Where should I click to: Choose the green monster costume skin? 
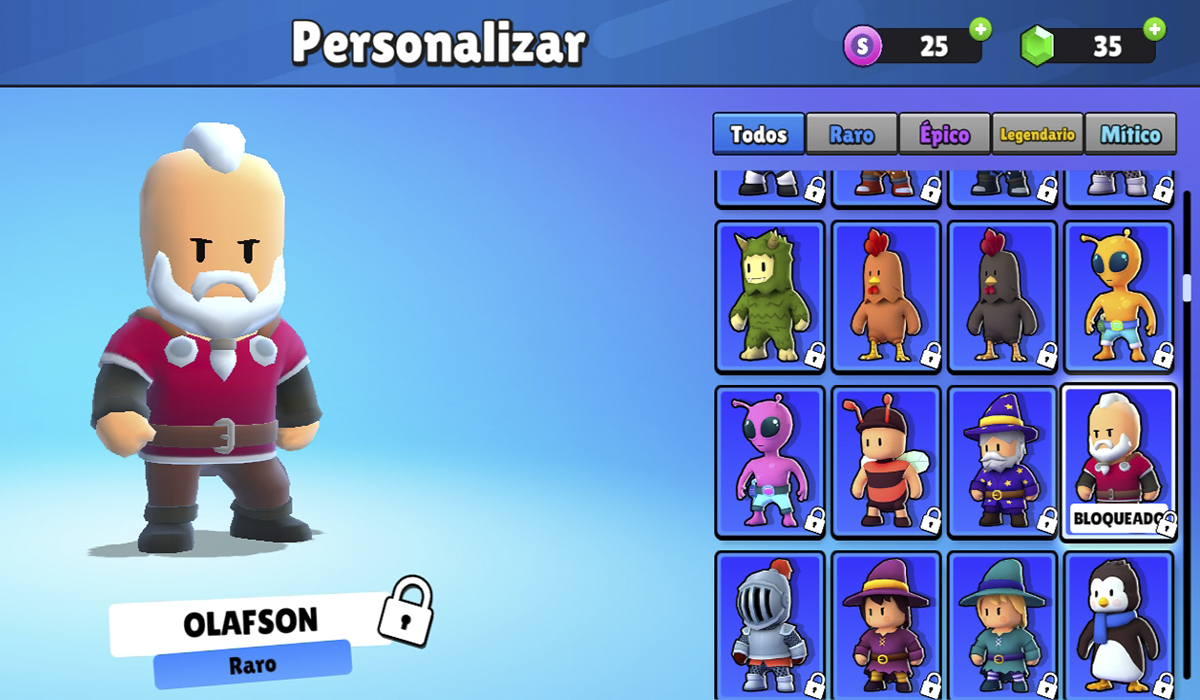[770, 296]
